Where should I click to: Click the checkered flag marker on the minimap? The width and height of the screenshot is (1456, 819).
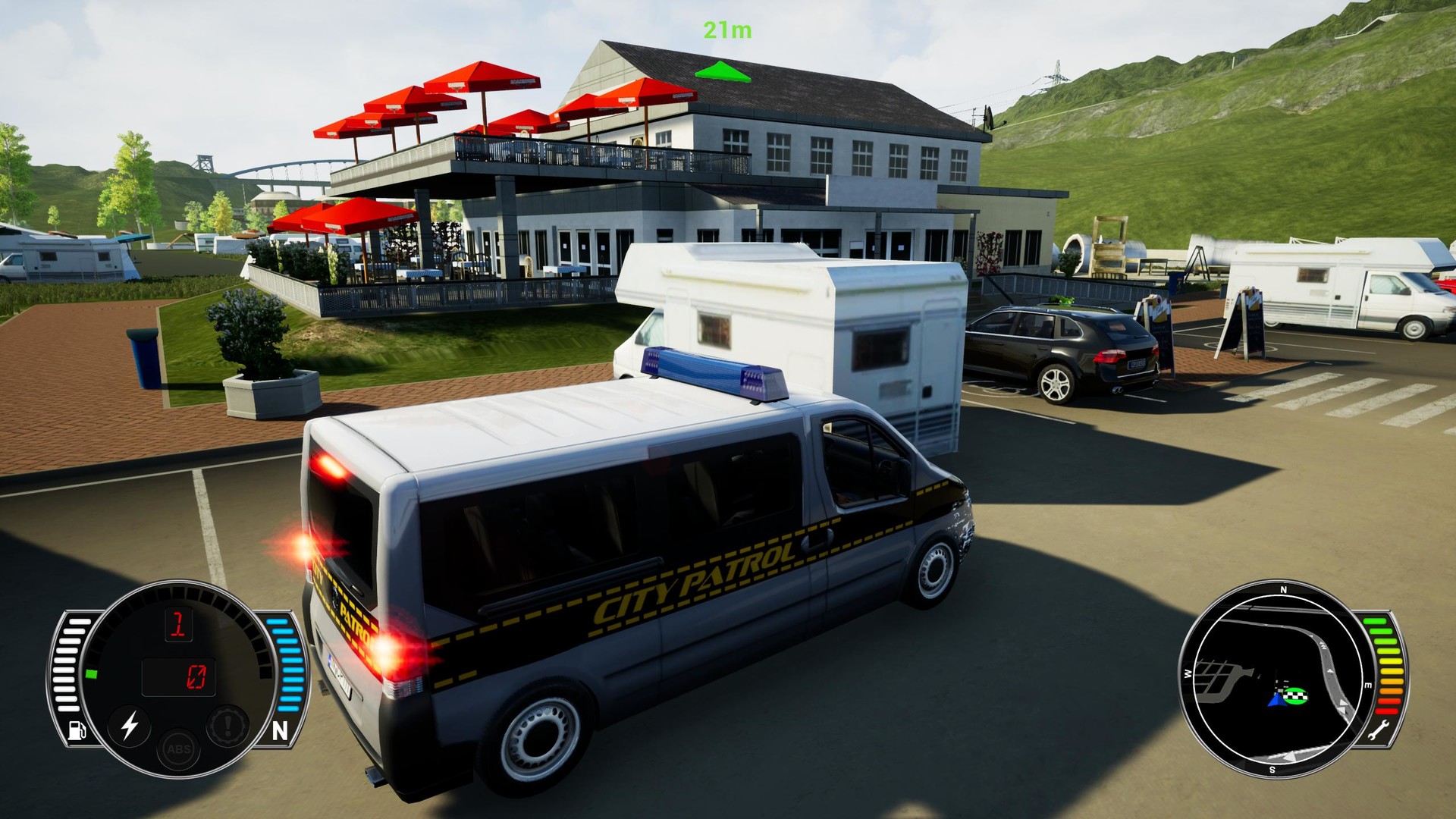tap(1296, 696)
